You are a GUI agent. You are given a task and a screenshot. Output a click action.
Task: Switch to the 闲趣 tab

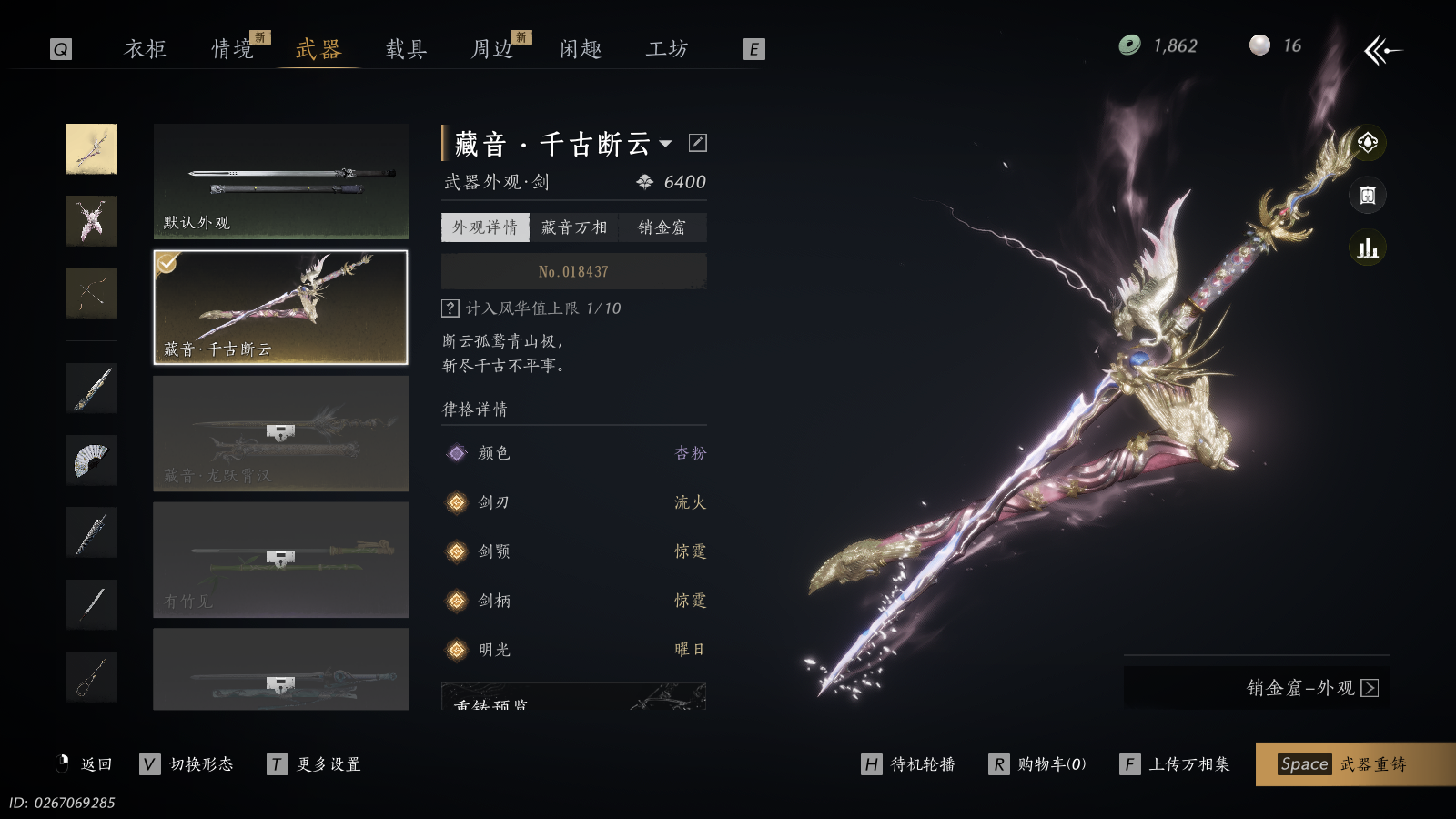point(581,49)
